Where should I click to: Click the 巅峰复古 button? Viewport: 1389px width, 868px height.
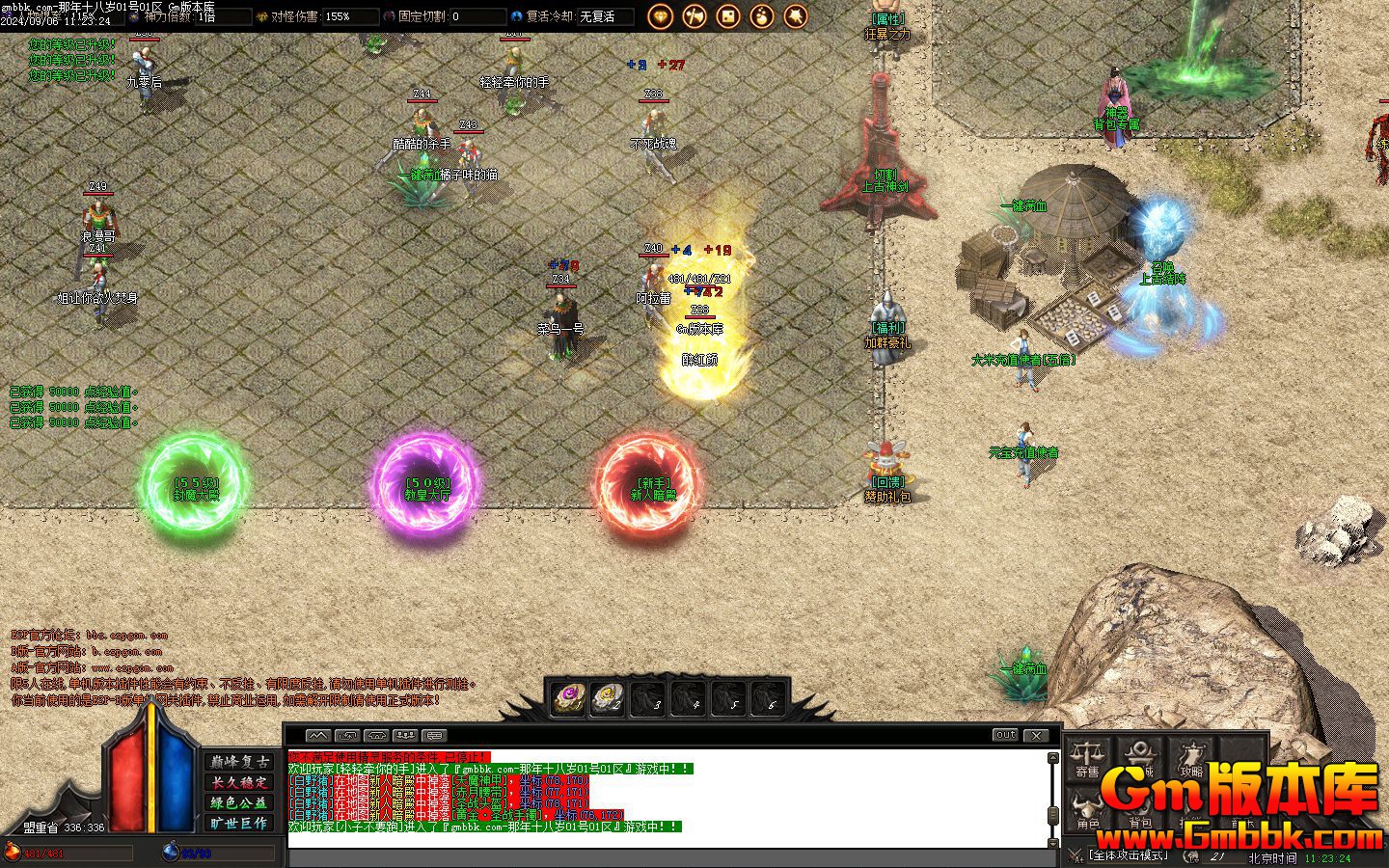(x=239, y=761)
